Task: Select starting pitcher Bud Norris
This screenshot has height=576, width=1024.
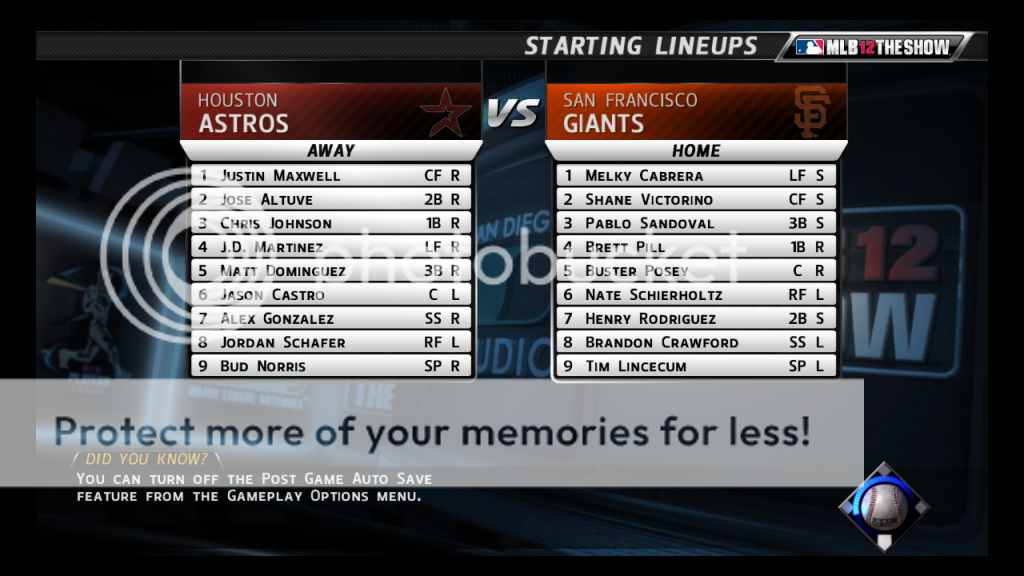Action: (x=331, y=366)
